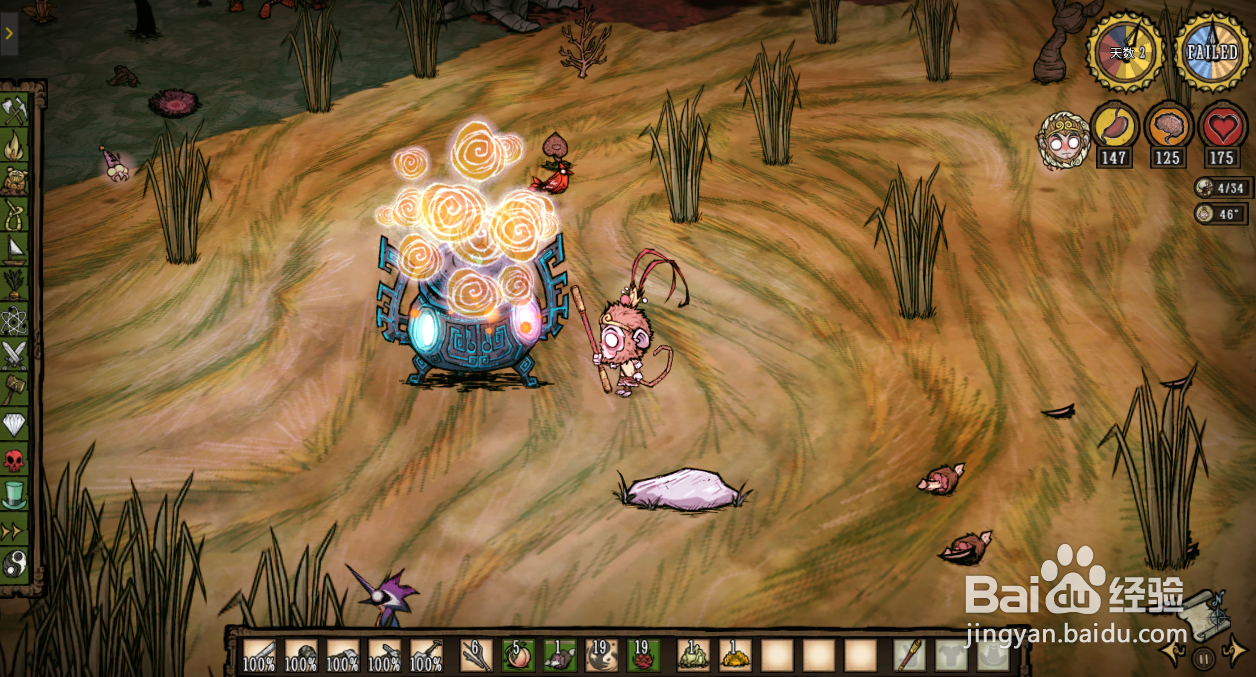Choose the Structures hammer crafting tab
This screenshot has height=677, width=1256.
tap(15, 388)
